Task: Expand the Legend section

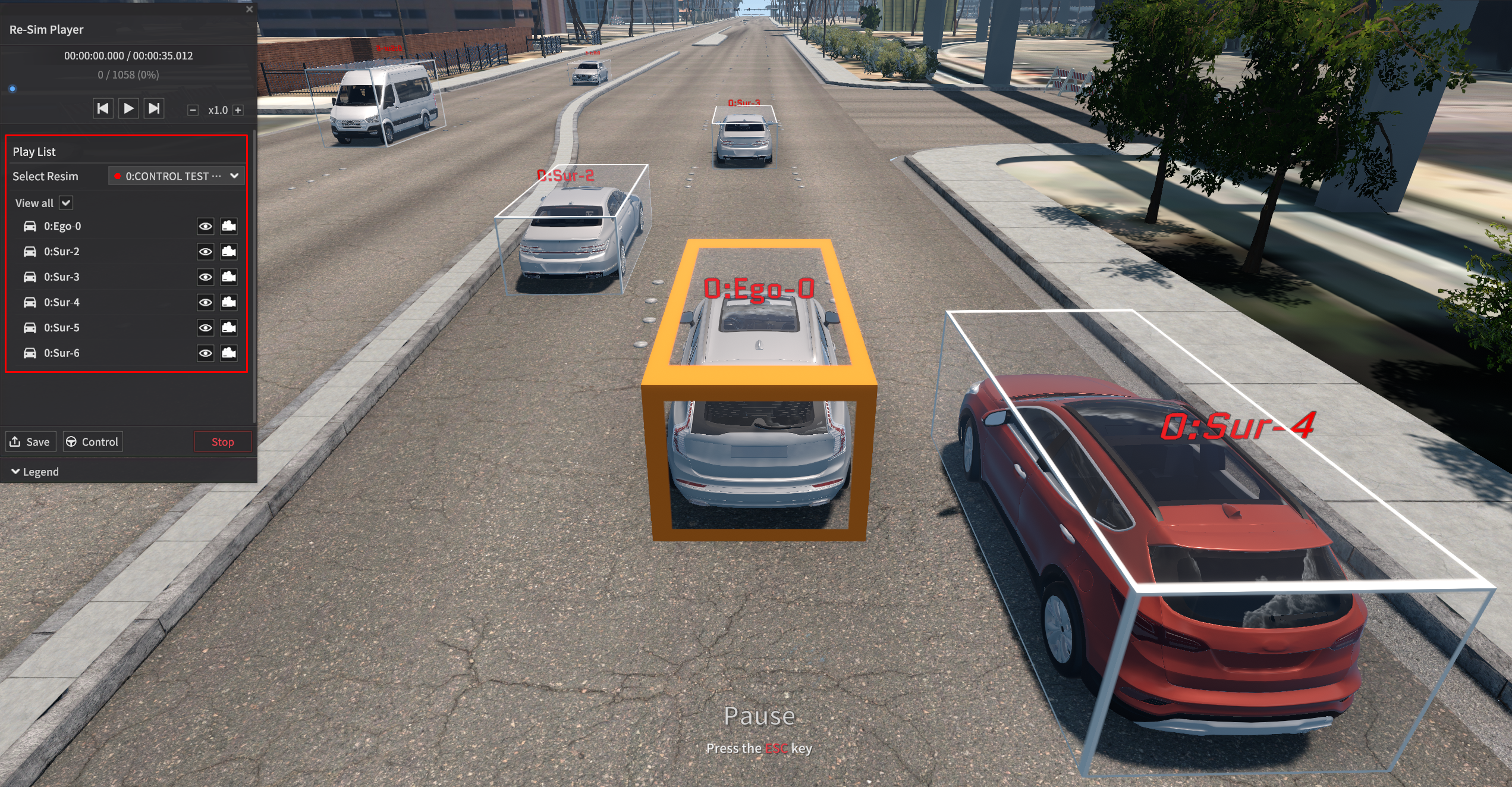Action: pos(35,472)
